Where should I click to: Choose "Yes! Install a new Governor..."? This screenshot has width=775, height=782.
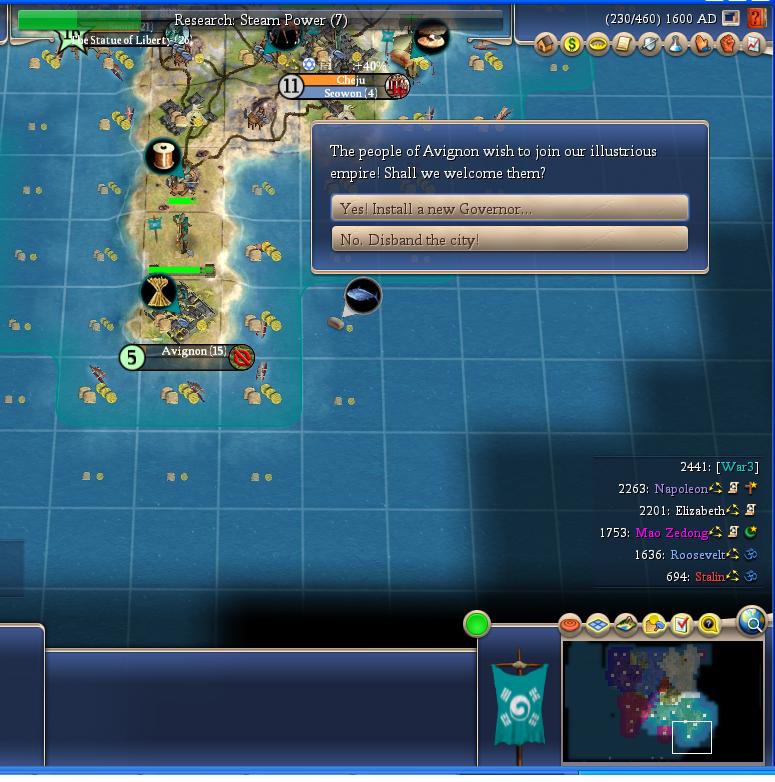pos(509,208)
